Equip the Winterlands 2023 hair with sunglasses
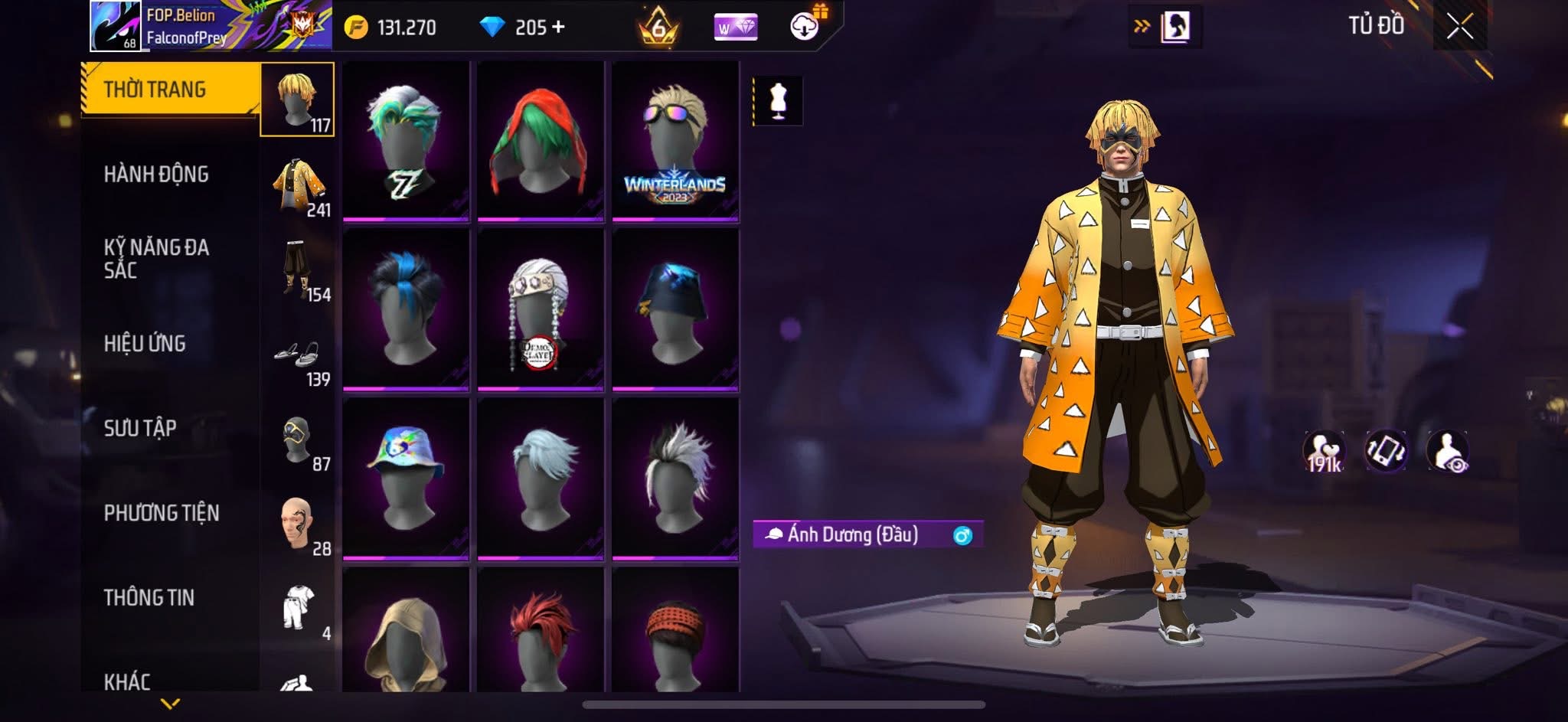 pyautogui.click(x=675, y=142)
